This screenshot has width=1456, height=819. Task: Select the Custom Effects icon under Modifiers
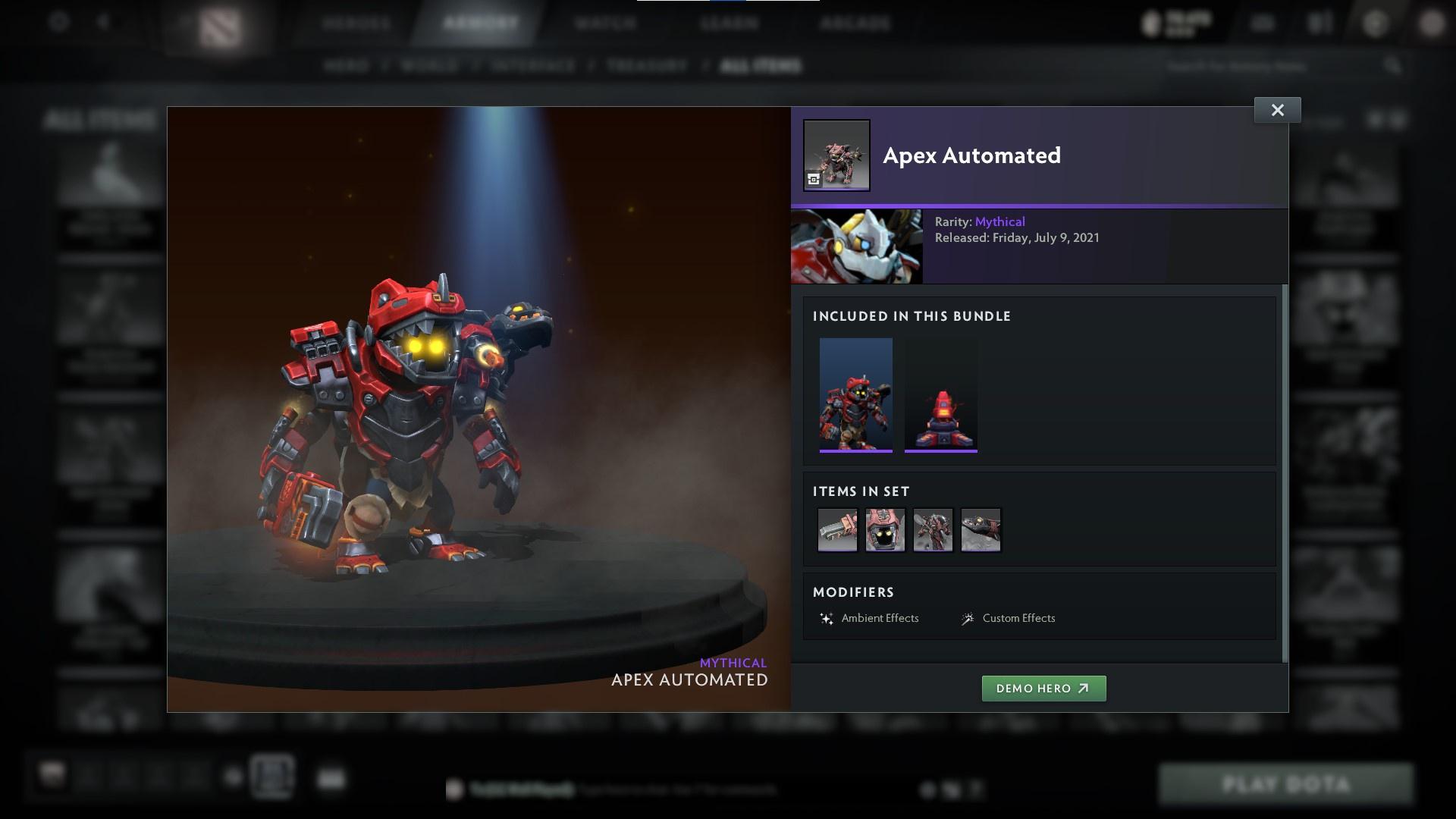[x=966, y=618]
